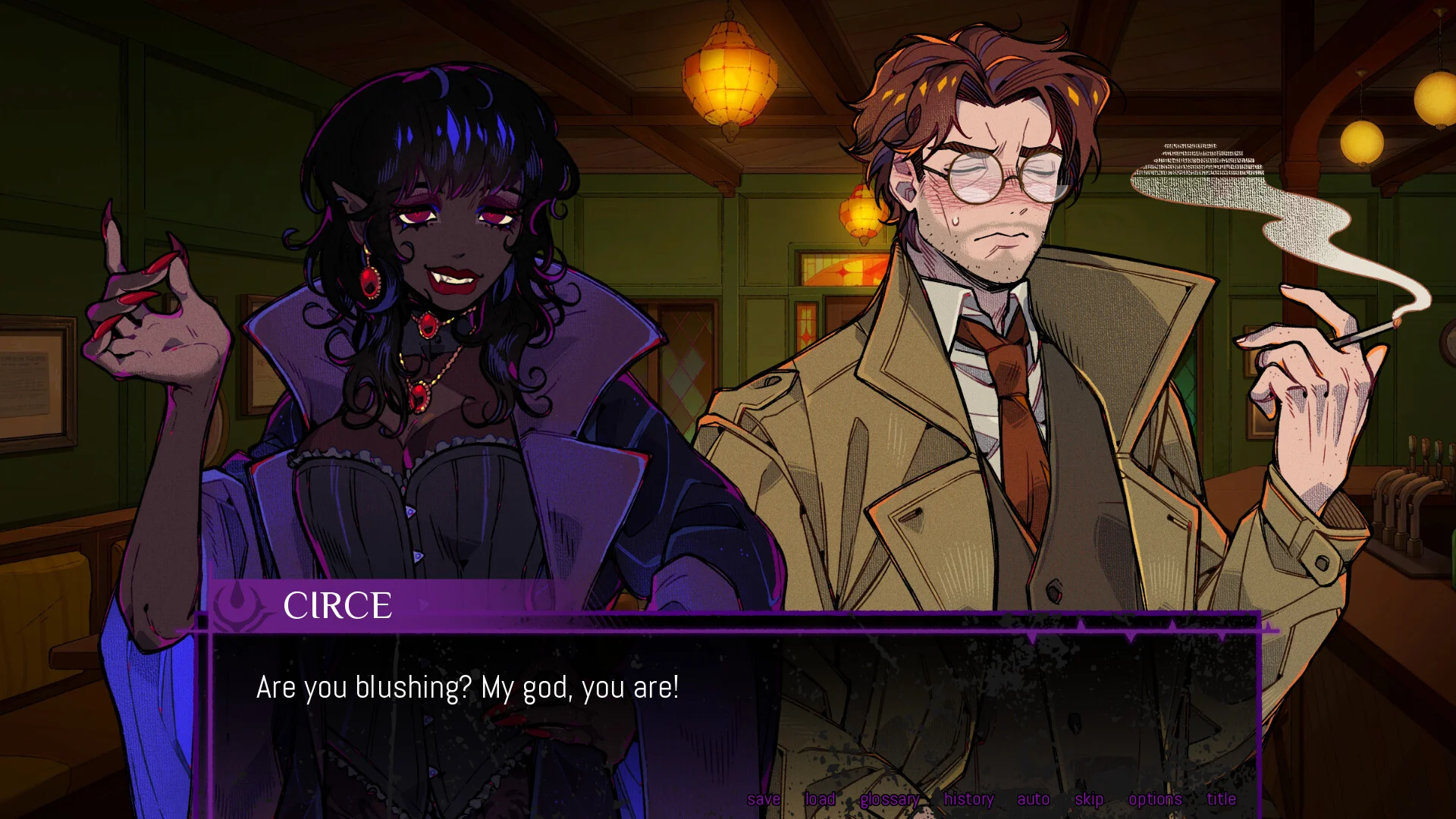
Task: Return to the title screen
Action: [1221, 799]
